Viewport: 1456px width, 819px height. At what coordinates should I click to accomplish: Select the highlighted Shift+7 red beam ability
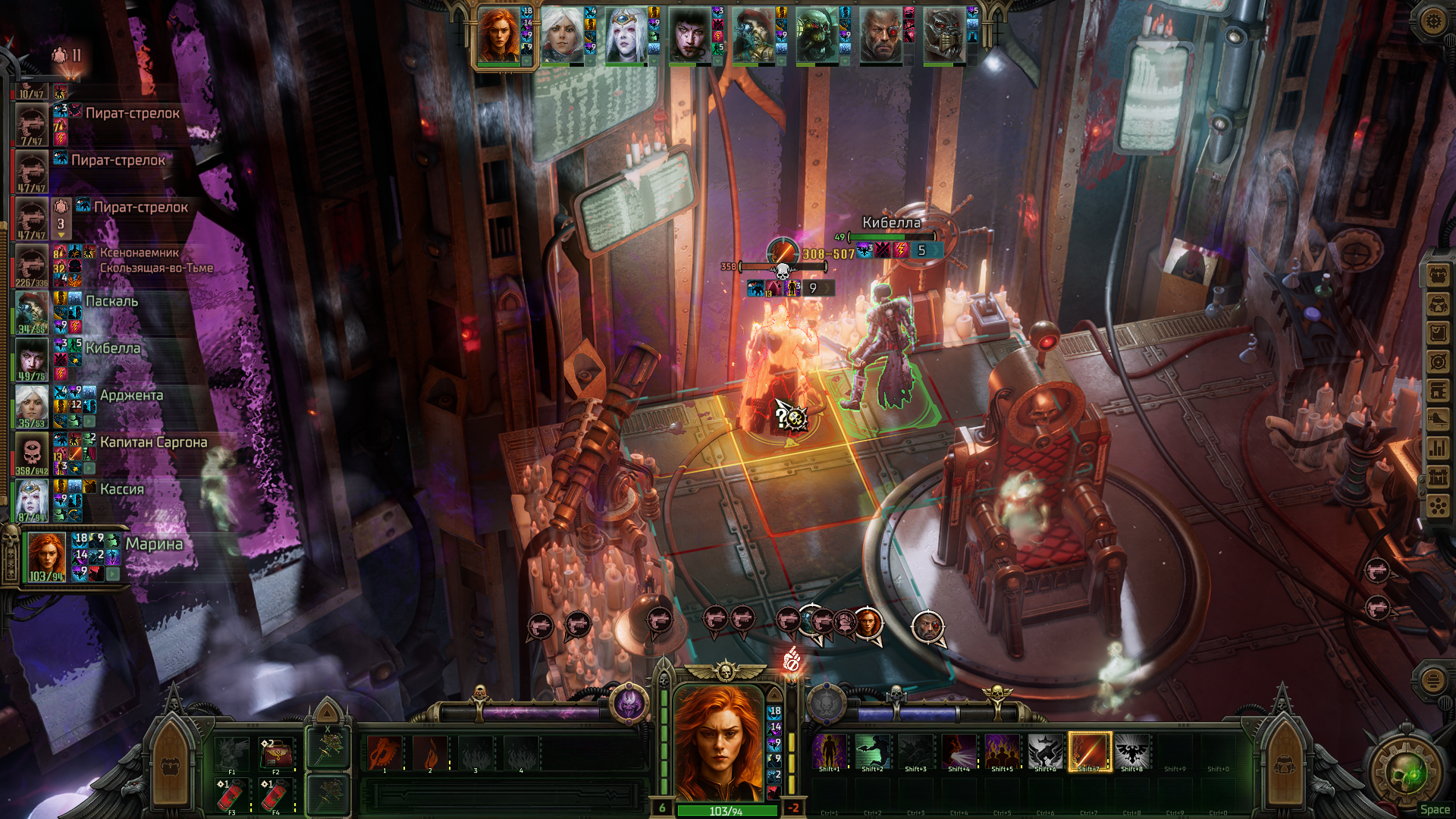point(1090,751)
